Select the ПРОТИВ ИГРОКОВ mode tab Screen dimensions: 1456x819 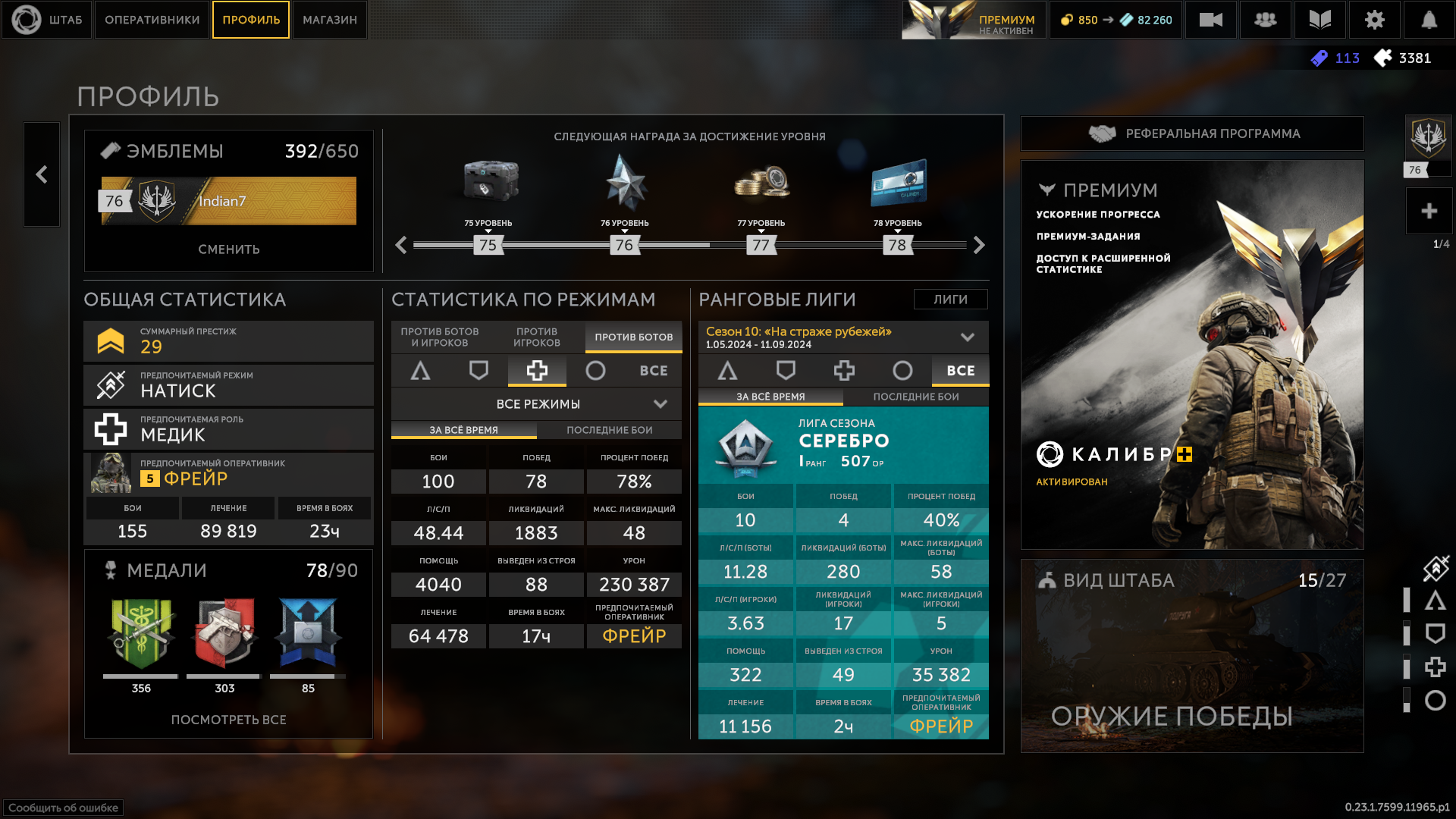pyautogui.click(x=537, y=337)
